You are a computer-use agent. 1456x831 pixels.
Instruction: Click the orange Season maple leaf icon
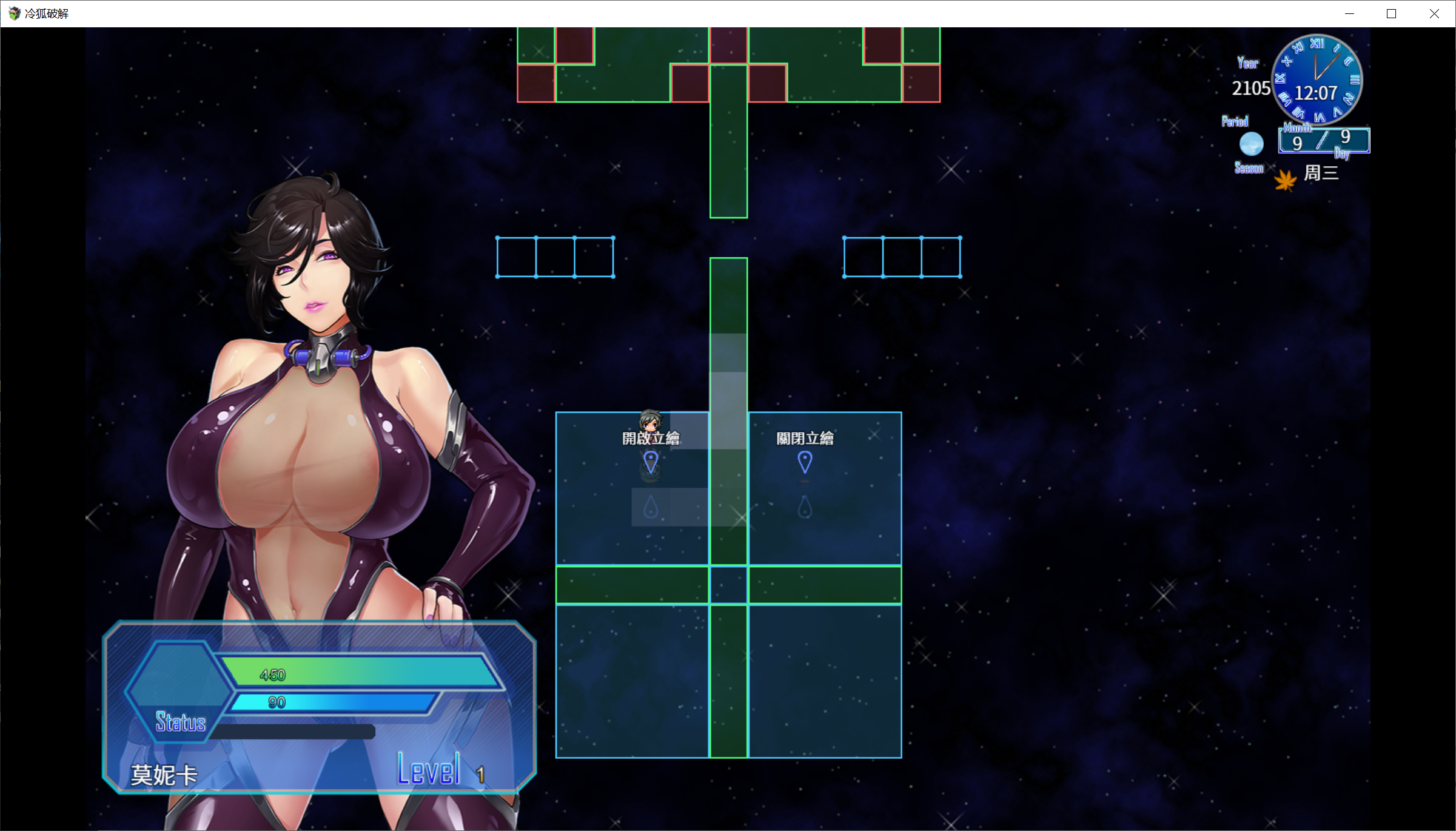coord(1286,179)
